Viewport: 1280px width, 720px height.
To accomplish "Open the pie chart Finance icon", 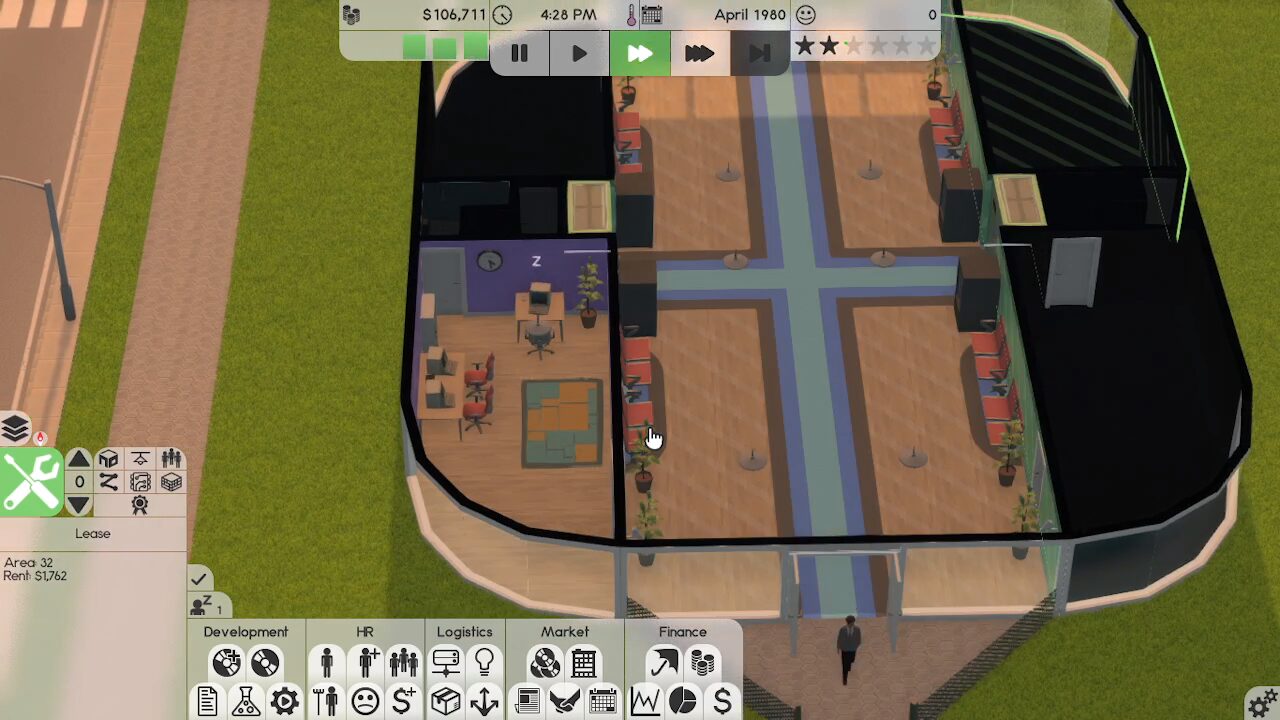I will coord(683,701).
